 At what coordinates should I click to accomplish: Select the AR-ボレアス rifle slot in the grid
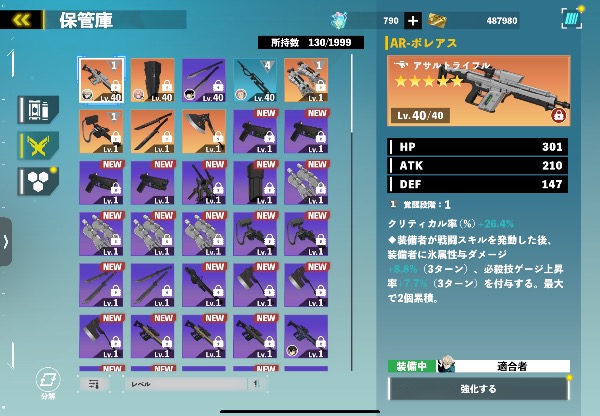pyautogui.click(x=101, y=79)
